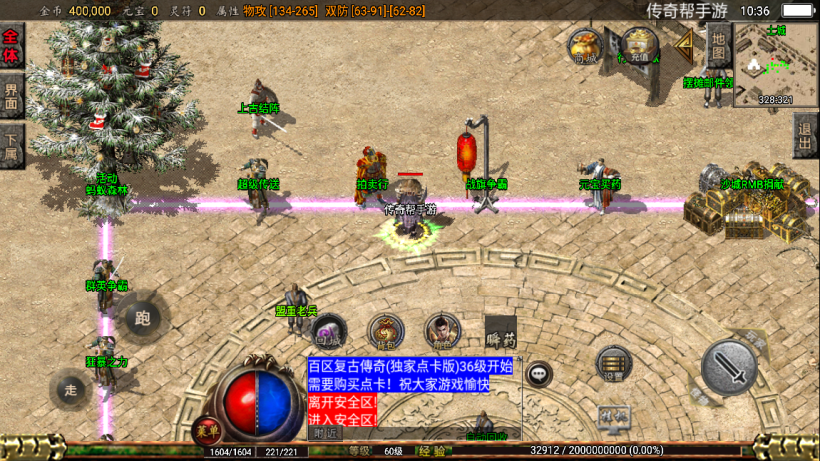The width and height of the screenshot is (820, 461).
Task: Open the 商城 shop icon
Action: point(586,46)
